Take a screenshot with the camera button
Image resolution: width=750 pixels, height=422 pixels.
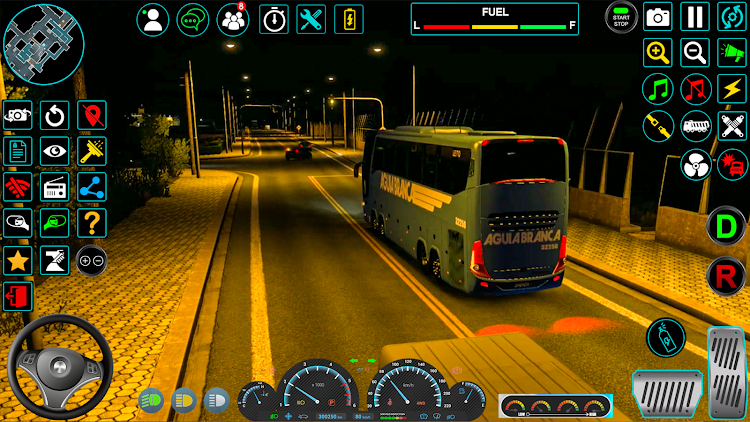tap(658, 17)
